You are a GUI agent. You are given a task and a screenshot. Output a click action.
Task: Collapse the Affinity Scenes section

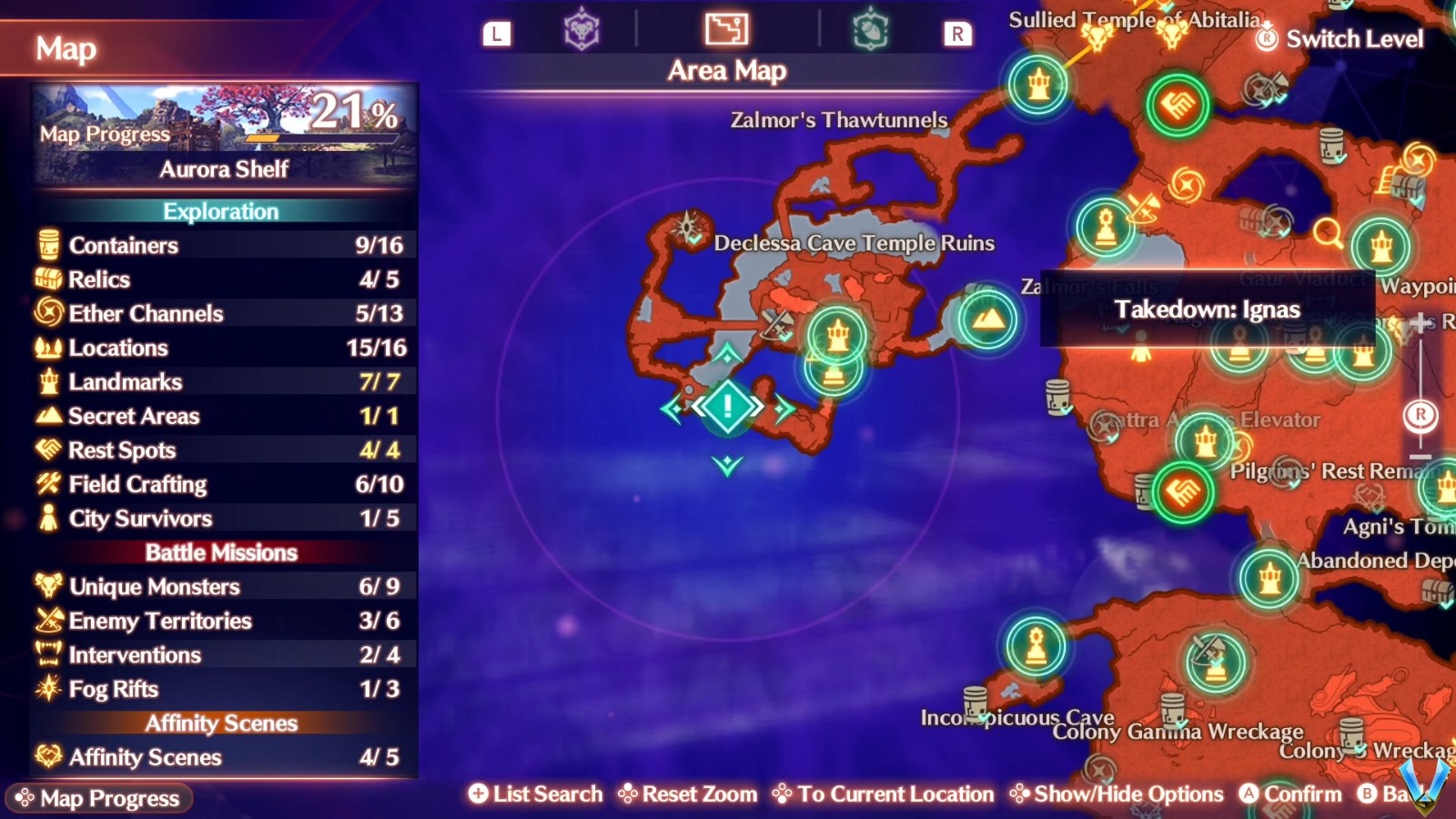(221, 723)
